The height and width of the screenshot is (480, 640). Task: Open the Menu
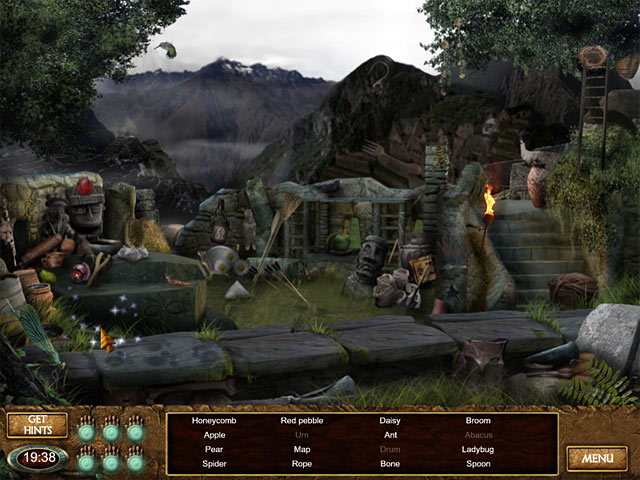(x=597, y=459)
